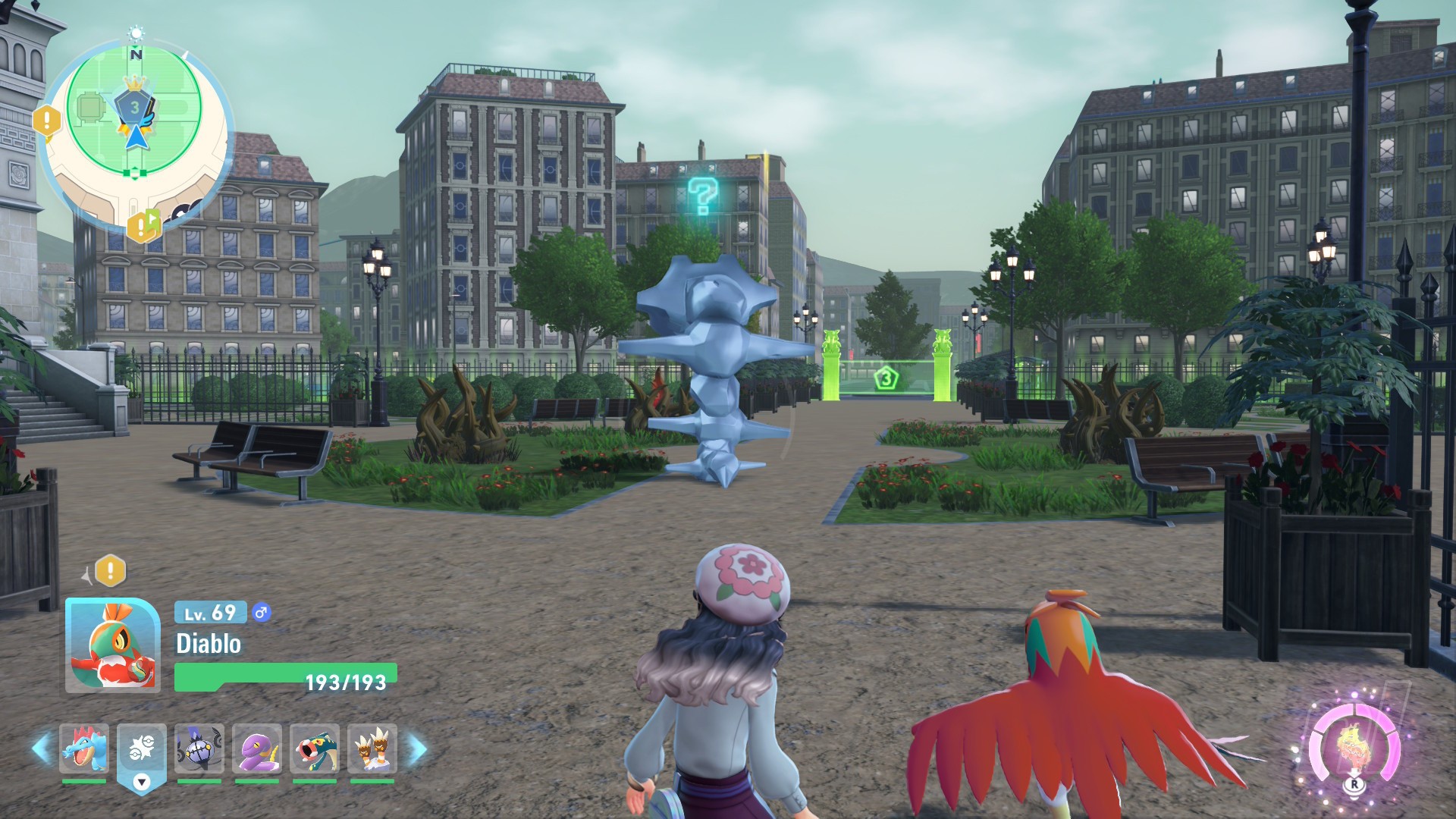Select the highlighted Poké Ball party slot
Image resolution: width=1456 pixels, height=819 pixels.
tap(142, 749)
